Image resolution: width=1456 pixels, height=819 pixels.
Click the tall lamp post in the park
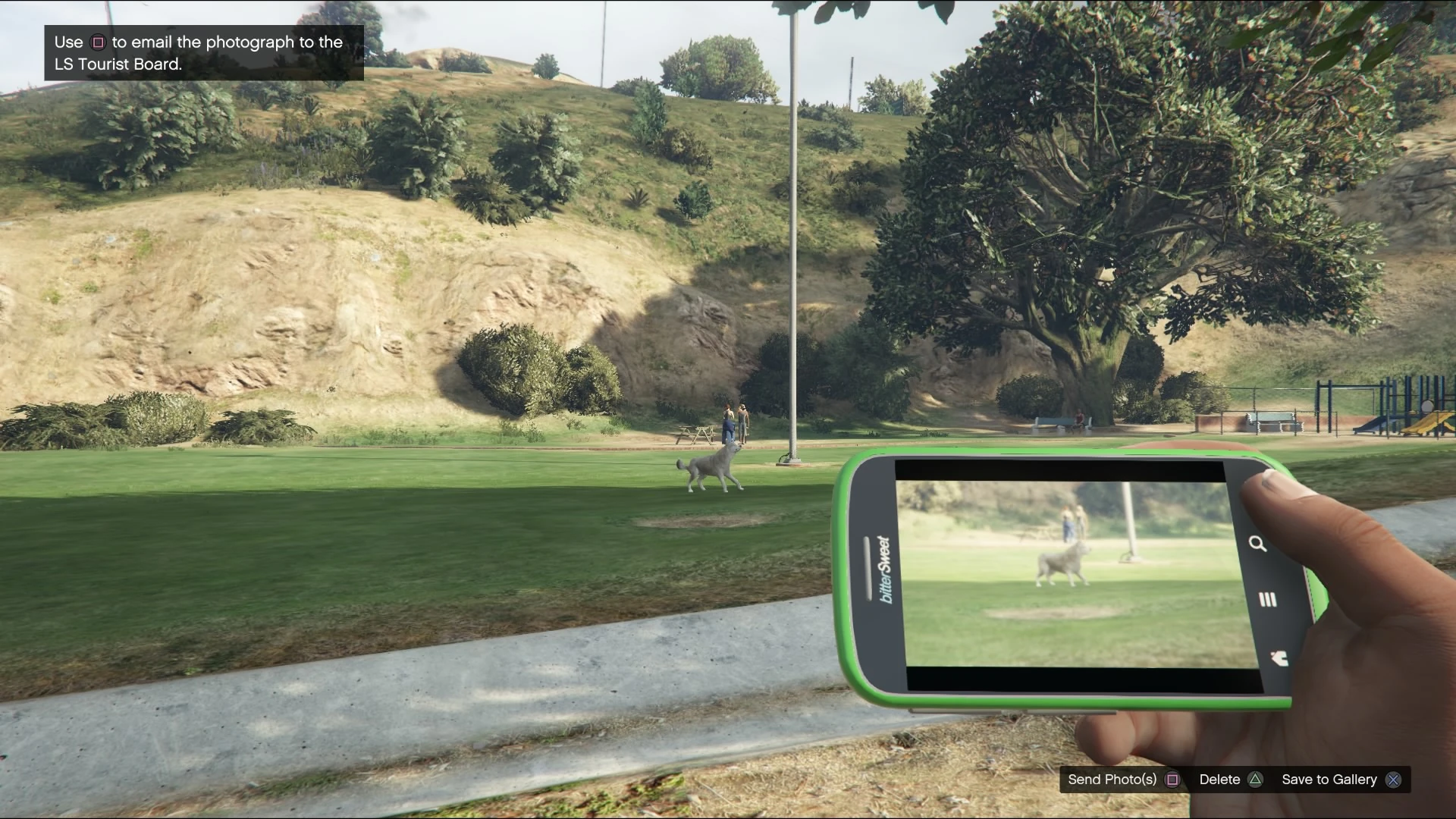[x=793, y=227]
